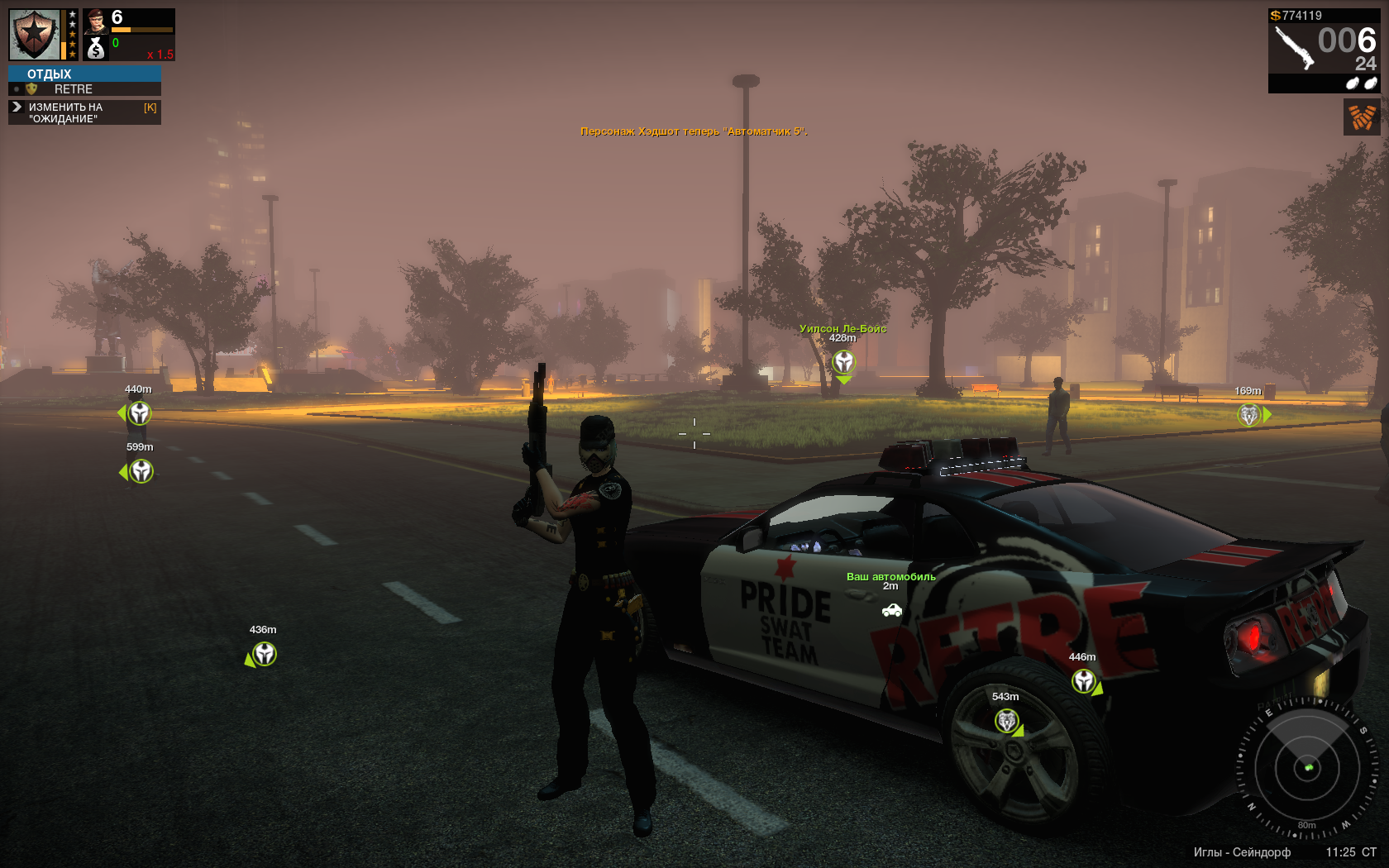The image size is (1389, 868).
Task: Open the orange hands modifier icon
Action: point(1362,117)
